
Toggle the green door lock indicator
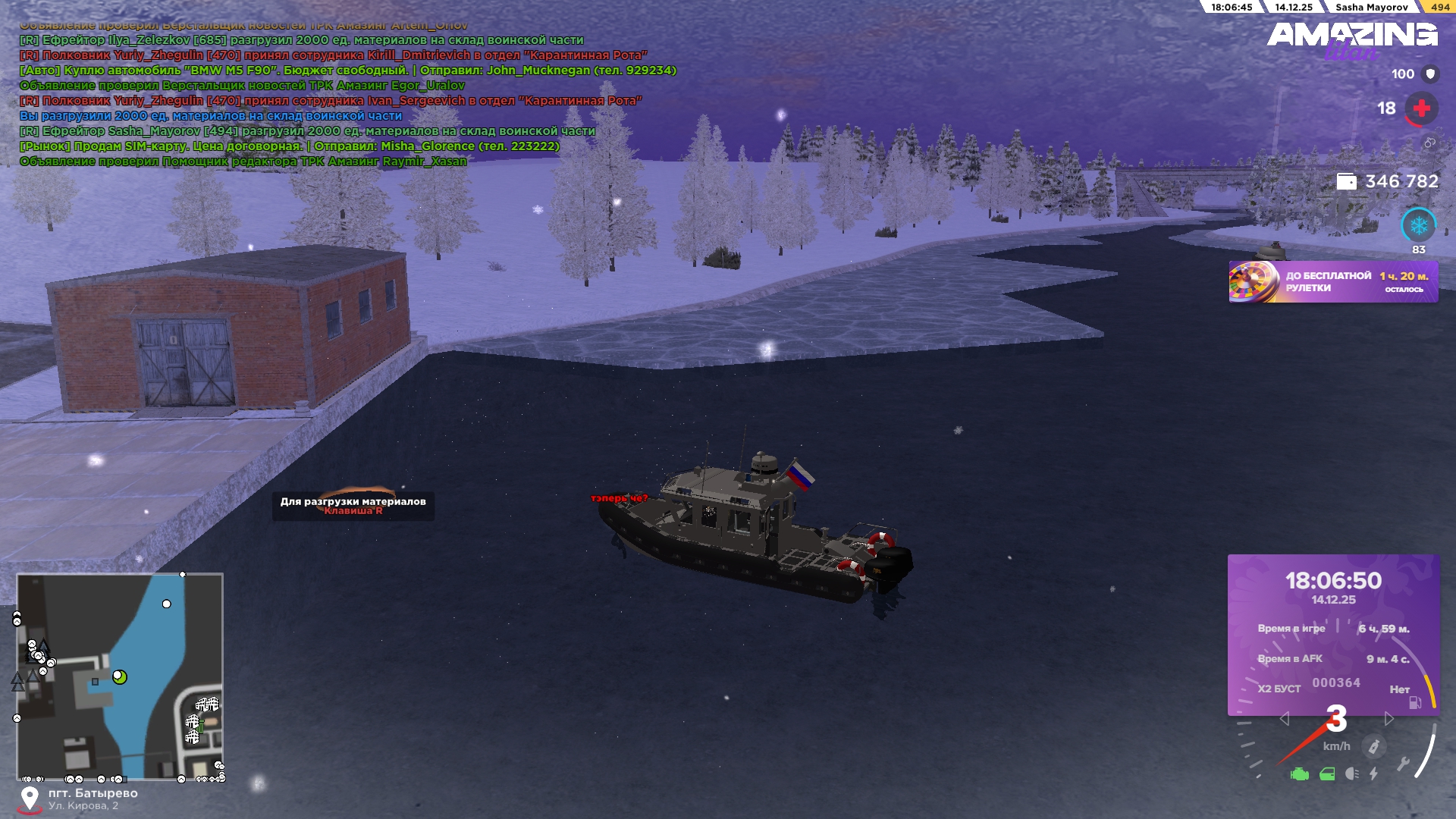pos(1327,774)
